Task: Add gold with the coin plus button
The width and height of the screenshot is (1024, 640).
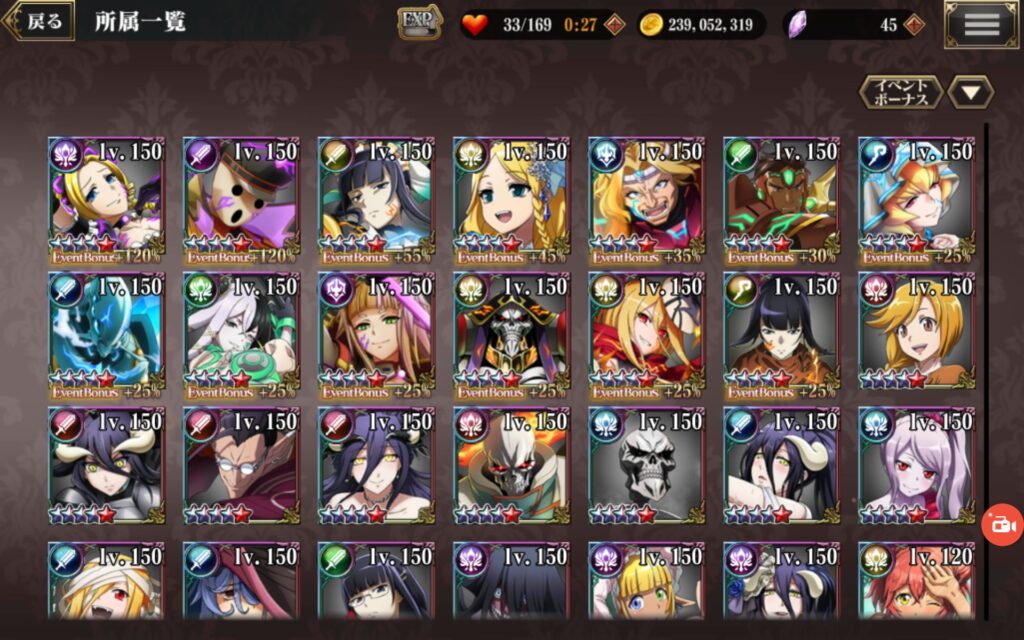Action: [x=769, y=24]
